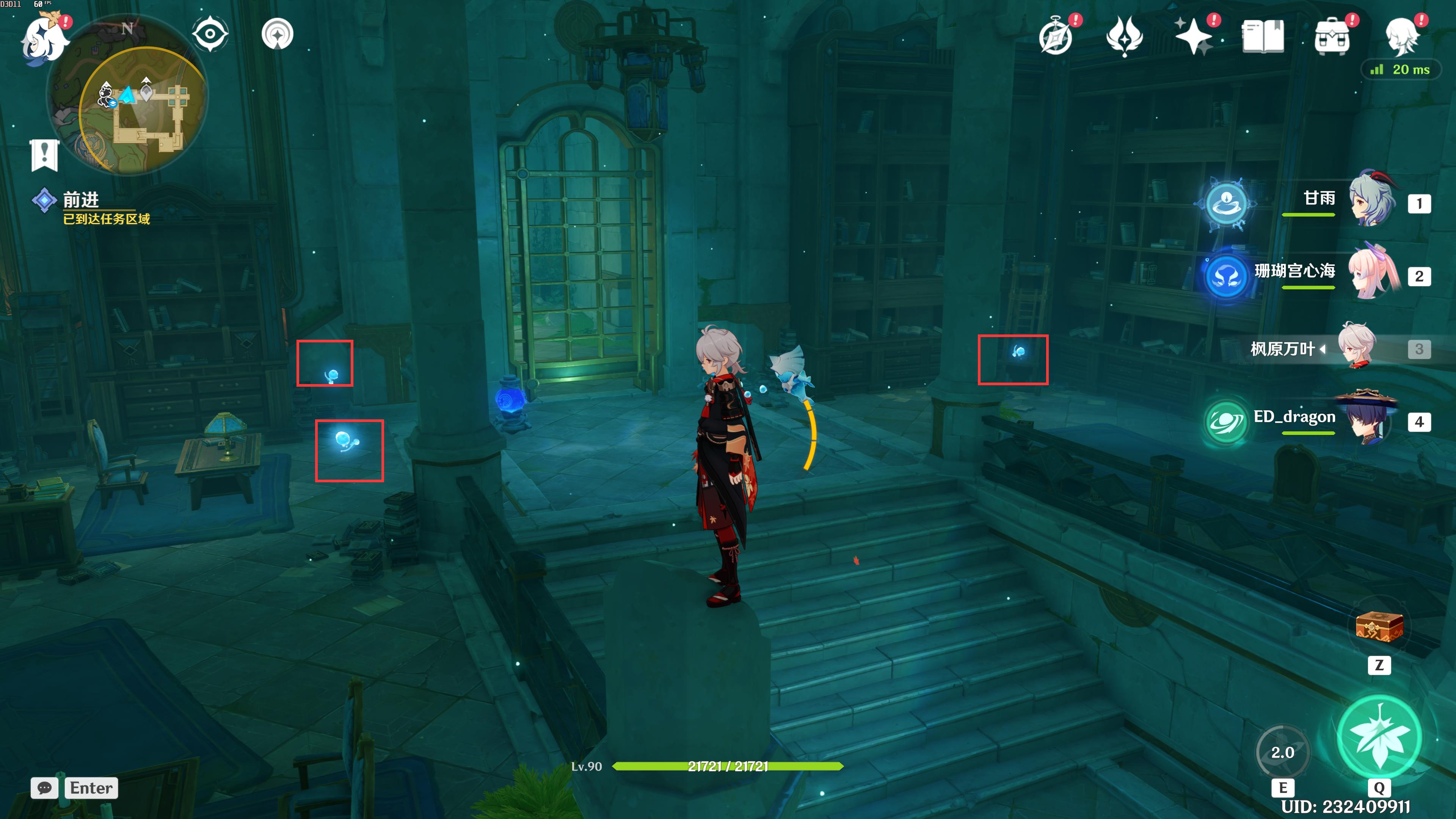The image size is (1456, 819).
Task: Open the chat box
Action: [x=45, y=788]
